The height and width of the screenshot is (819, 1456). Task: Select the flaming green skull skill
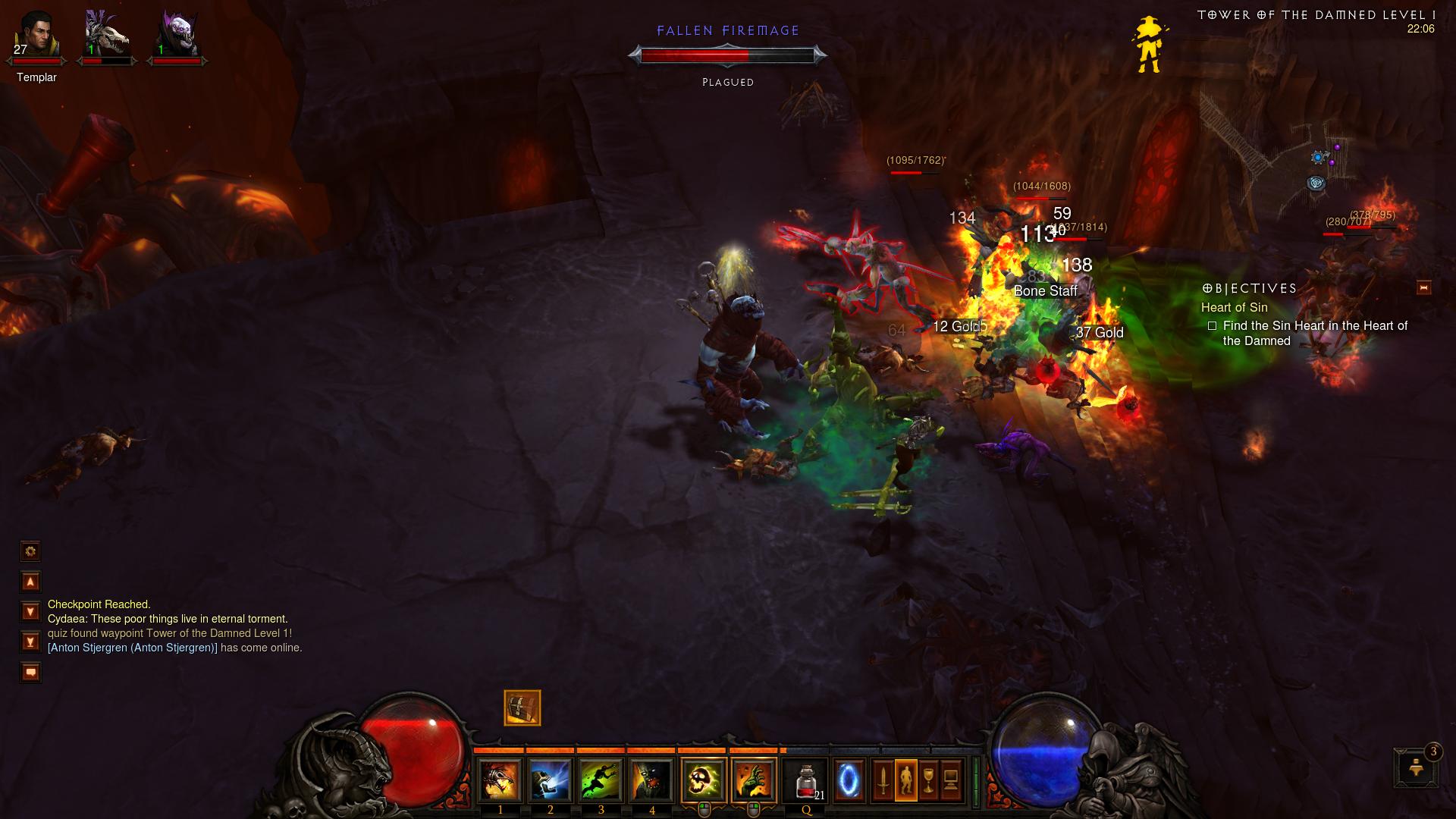coord(704,780)
